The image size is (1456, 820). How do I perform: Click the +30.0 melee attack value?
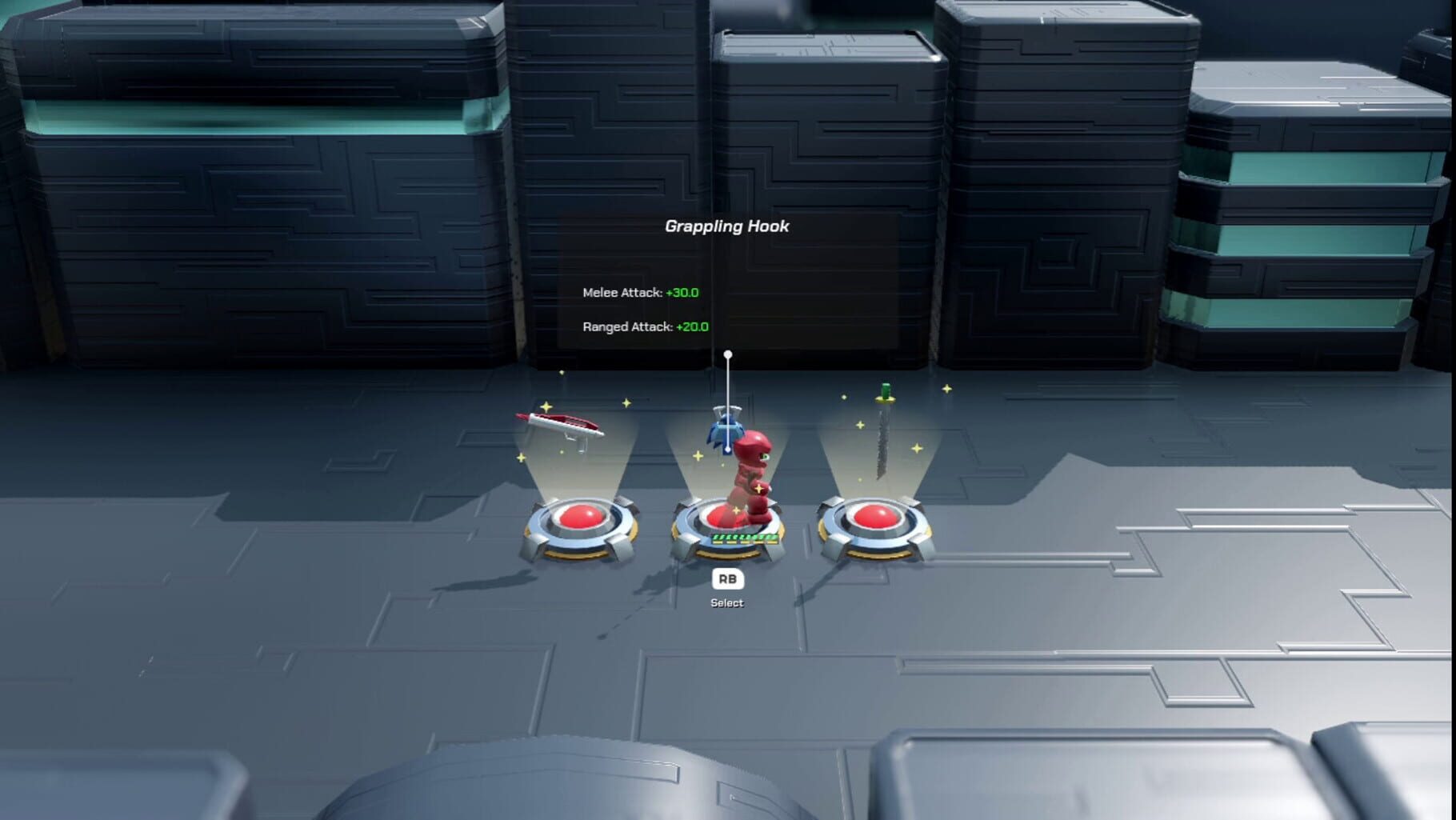coord(684,293)
